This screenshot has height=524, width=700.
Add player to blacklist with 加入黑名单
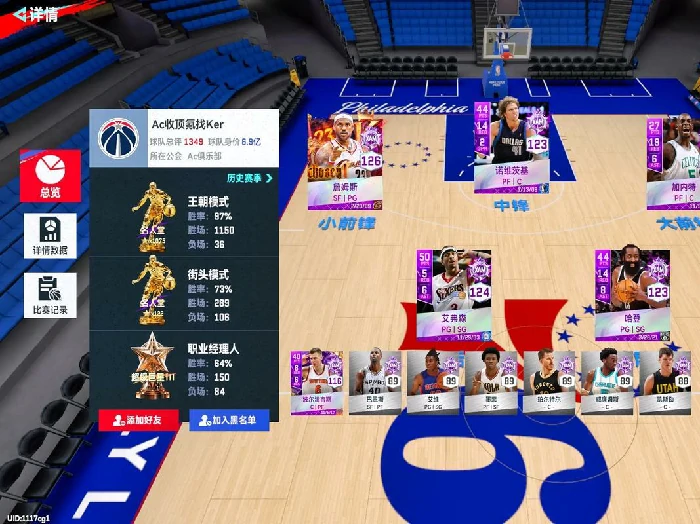pos(229,420)
